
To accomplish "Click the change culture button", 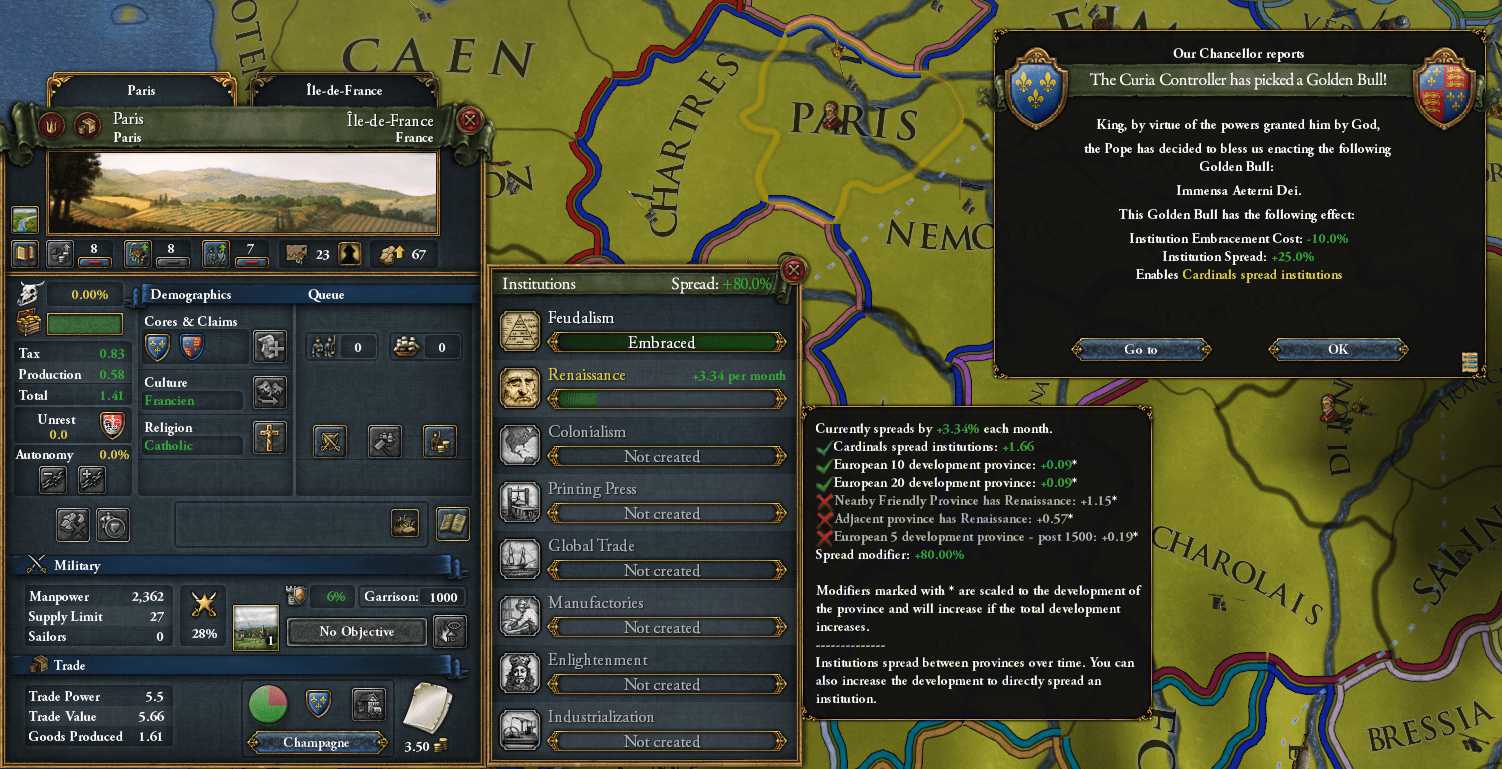I will click(269, 392).
